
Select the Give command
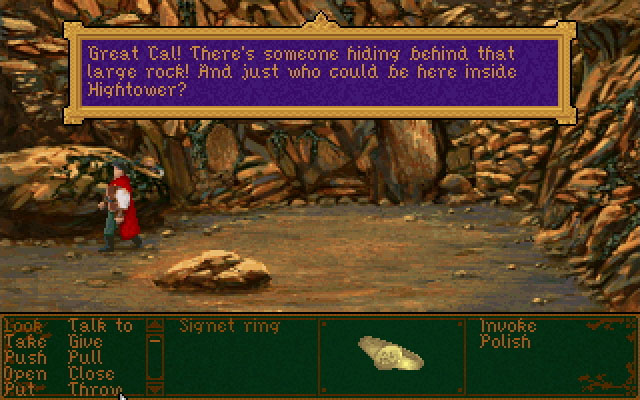click(x=86, y=342)
